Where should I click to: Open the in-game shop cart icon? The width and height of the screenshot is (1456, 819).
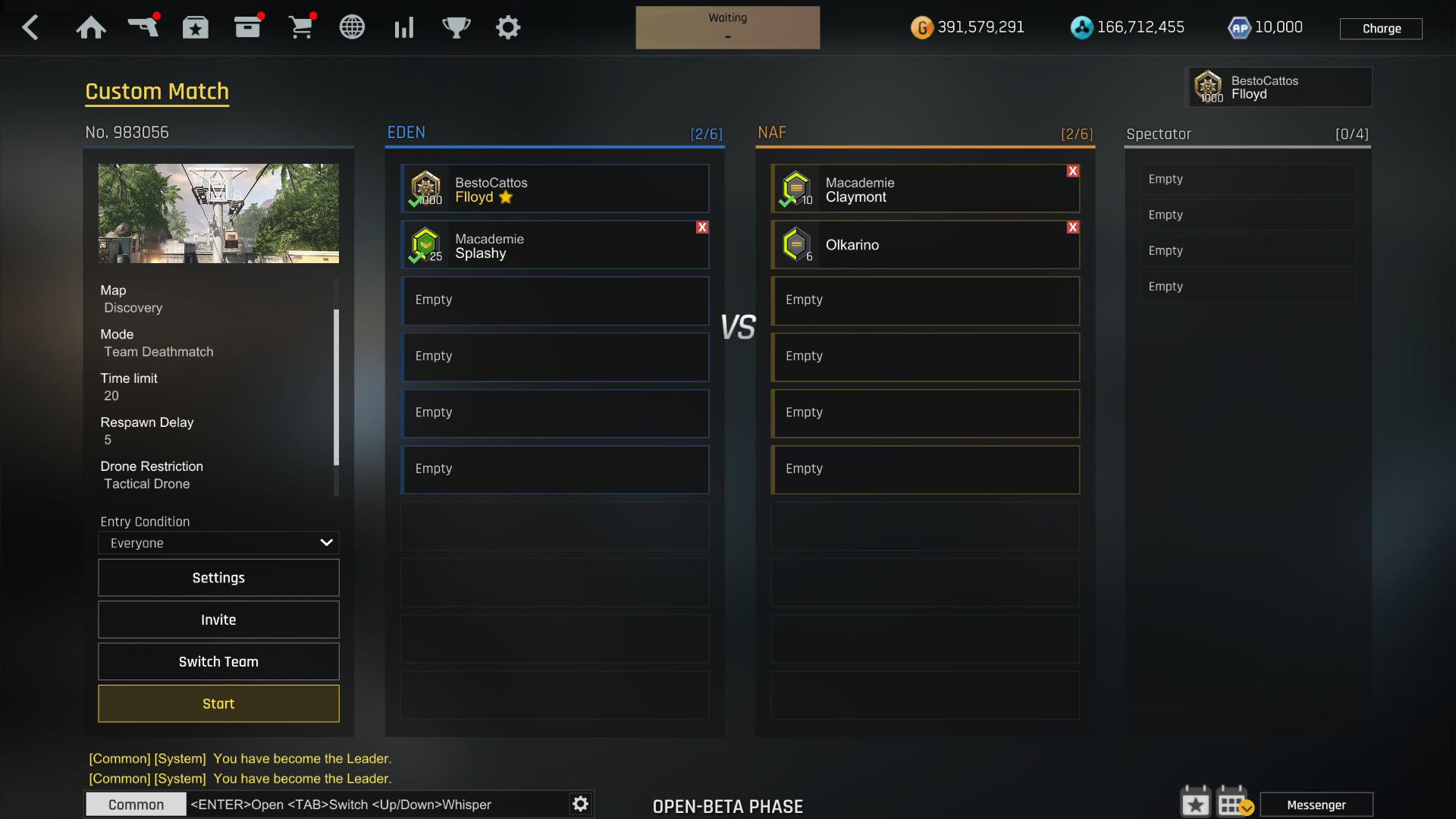coord(302,27)
